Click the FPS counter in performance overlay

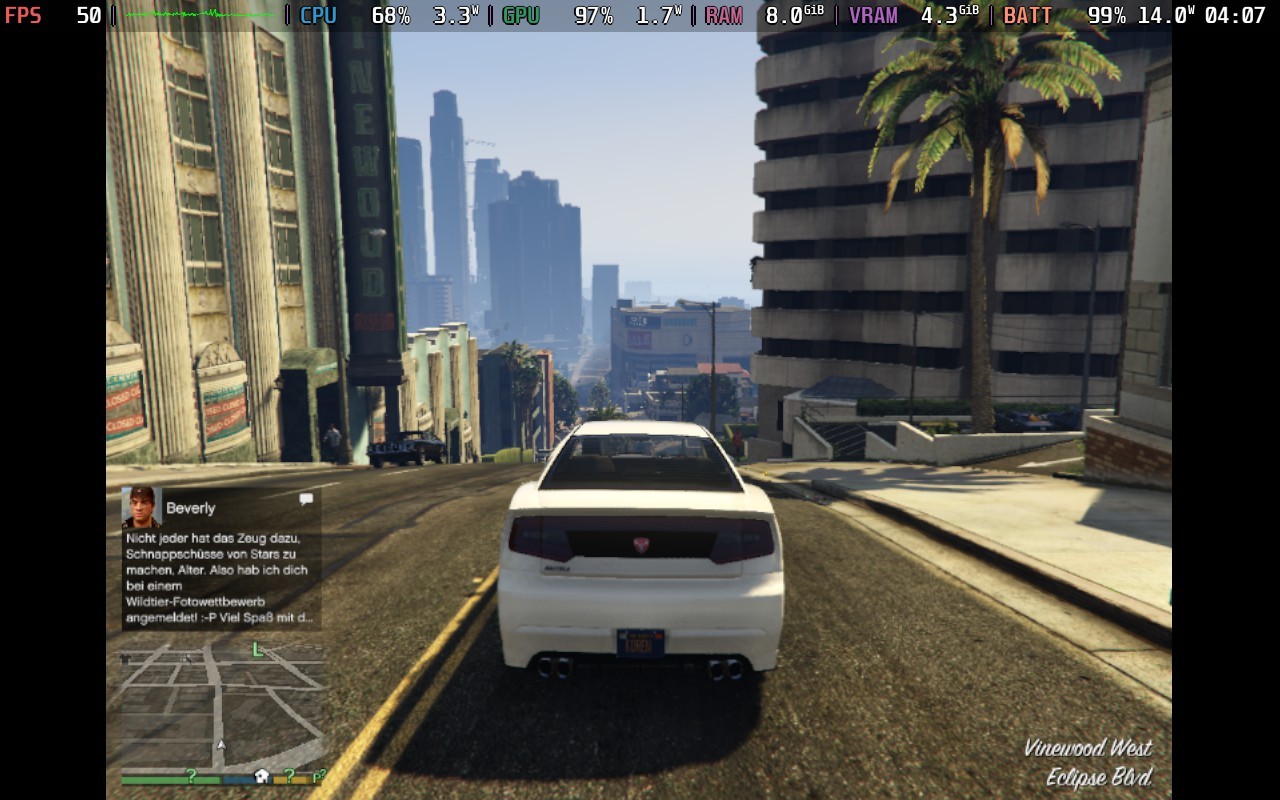[x=53, y=15]
